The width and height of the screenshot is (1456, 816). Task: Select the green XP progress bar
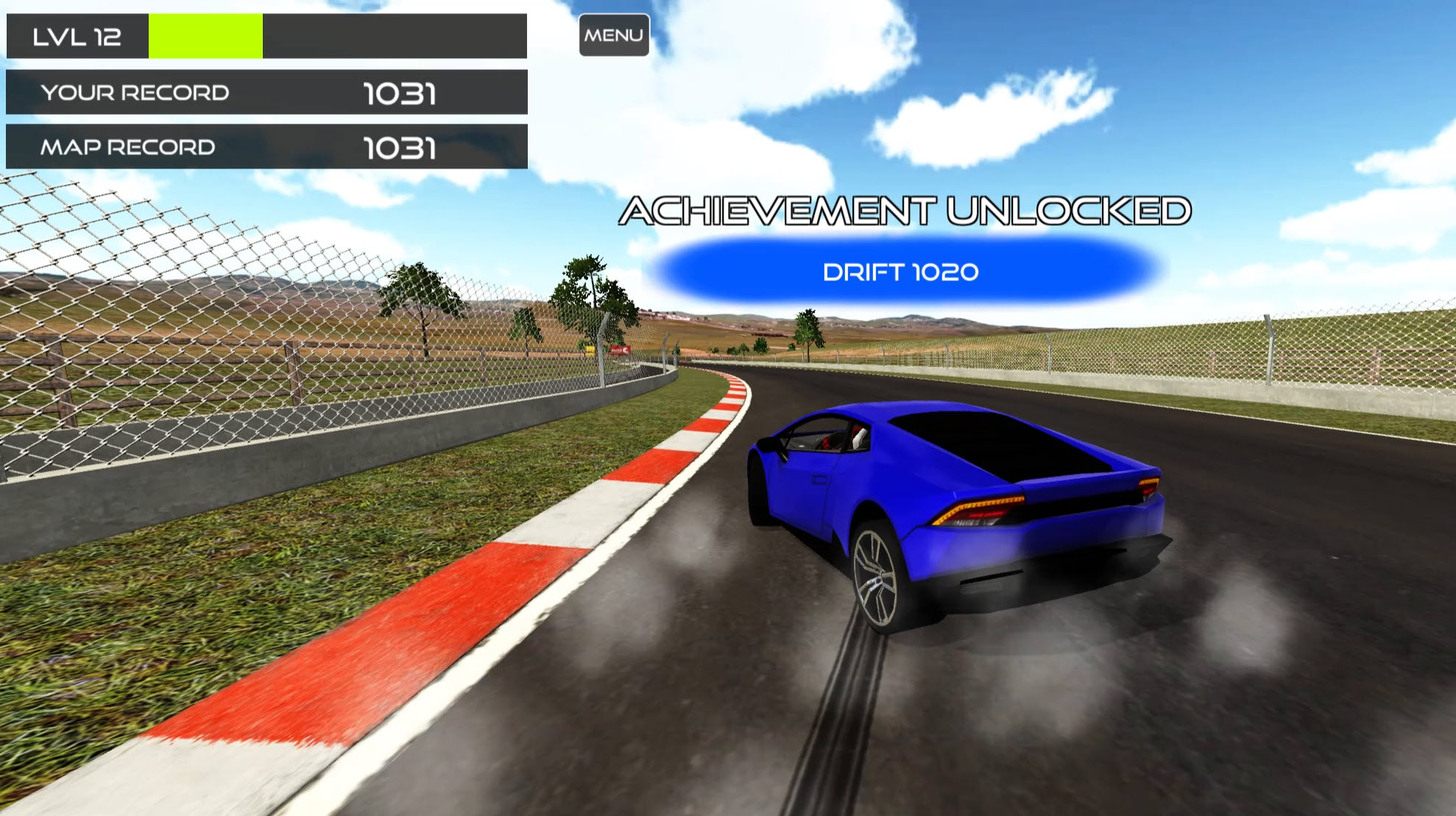tap(205, 34)
